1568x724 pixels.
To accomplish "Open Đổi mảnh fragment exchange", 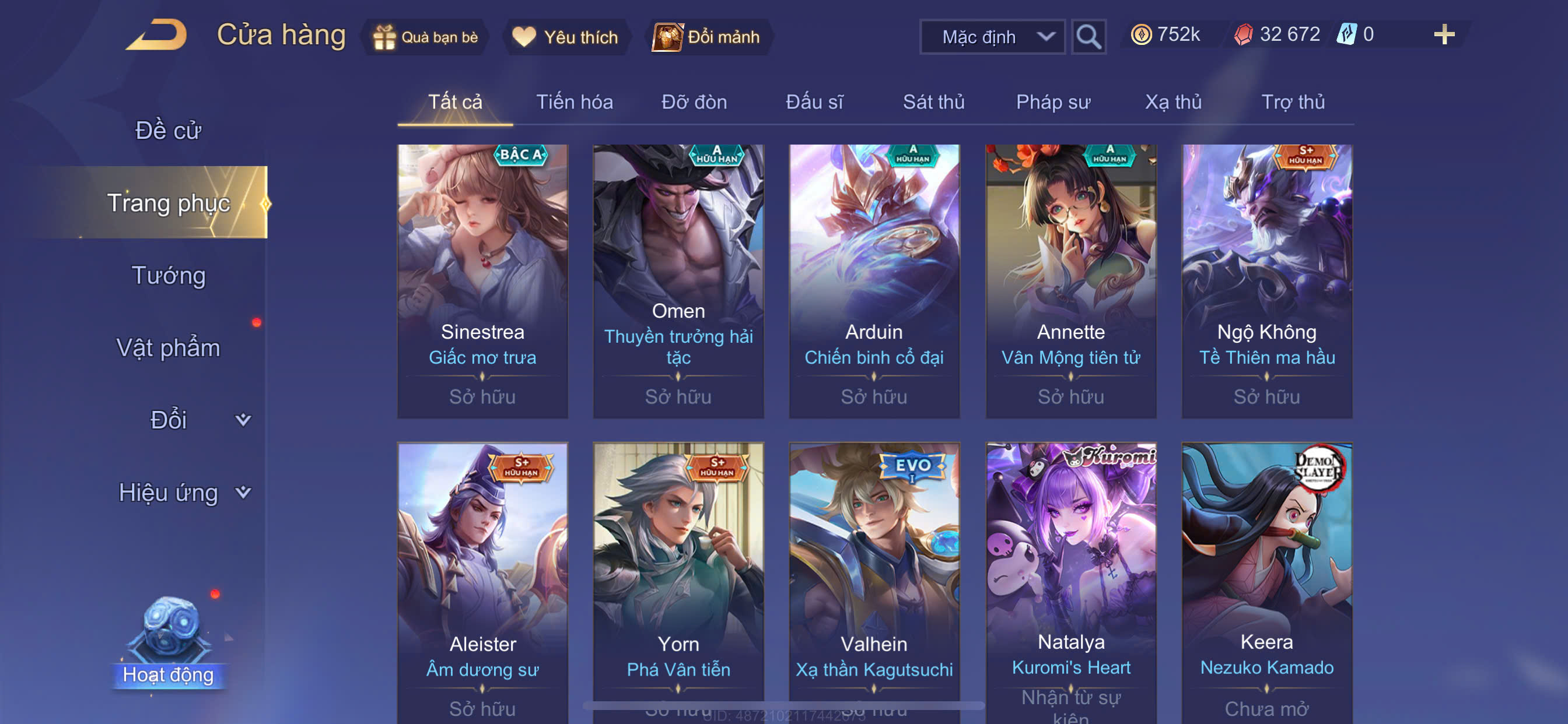I will coord(708,37).
